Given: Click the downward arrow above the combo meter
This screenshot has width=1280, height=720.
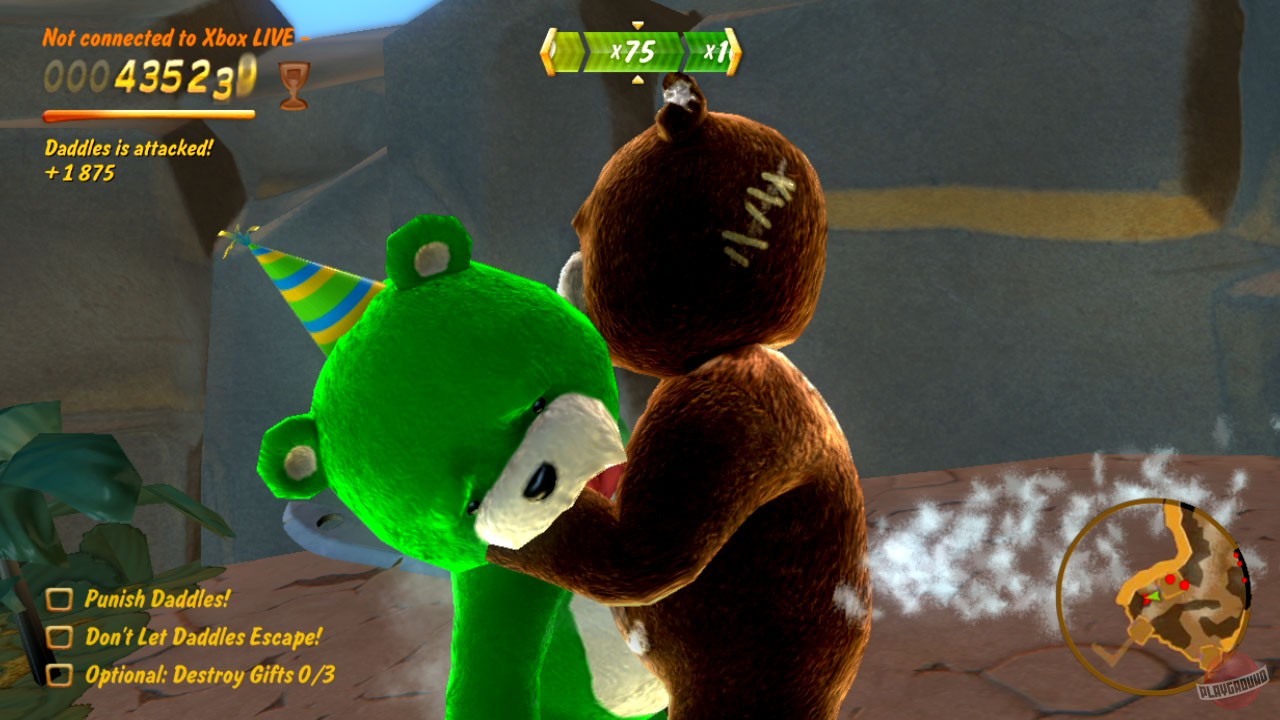Looking at the screenshot, I should [x=637, y=24].
